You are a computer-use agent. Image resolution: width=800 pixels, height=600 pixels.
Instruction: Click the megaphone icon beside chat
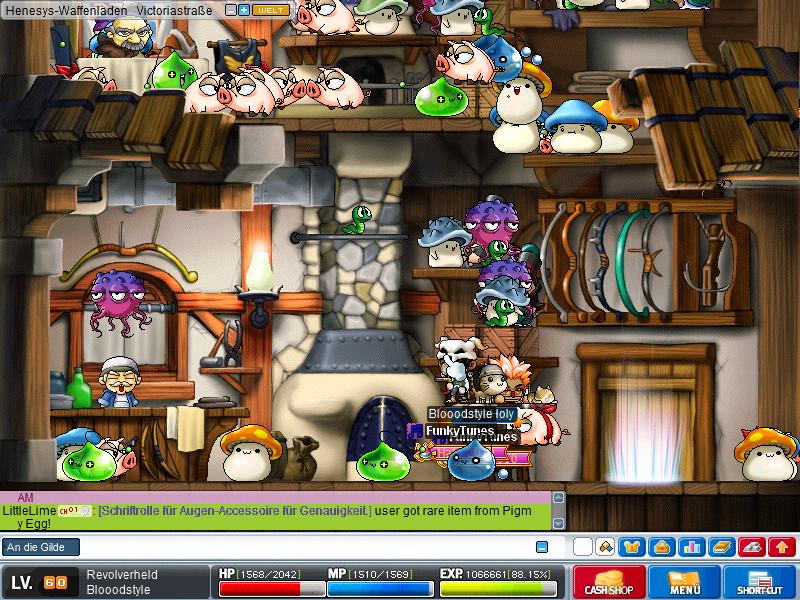(x=604, y=547)
